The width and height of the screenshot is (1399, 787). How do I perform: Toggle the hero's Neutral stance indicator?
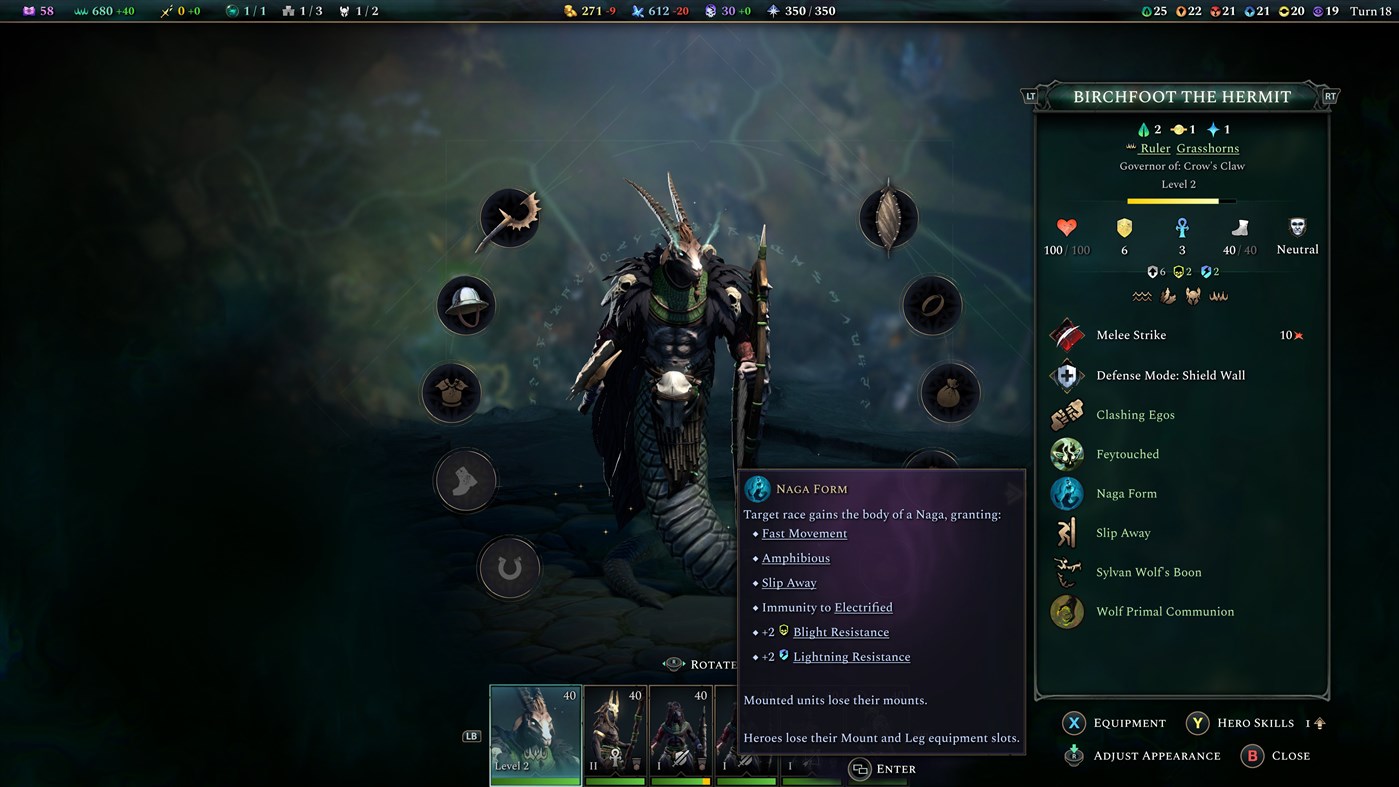[x=1296, y=235]
